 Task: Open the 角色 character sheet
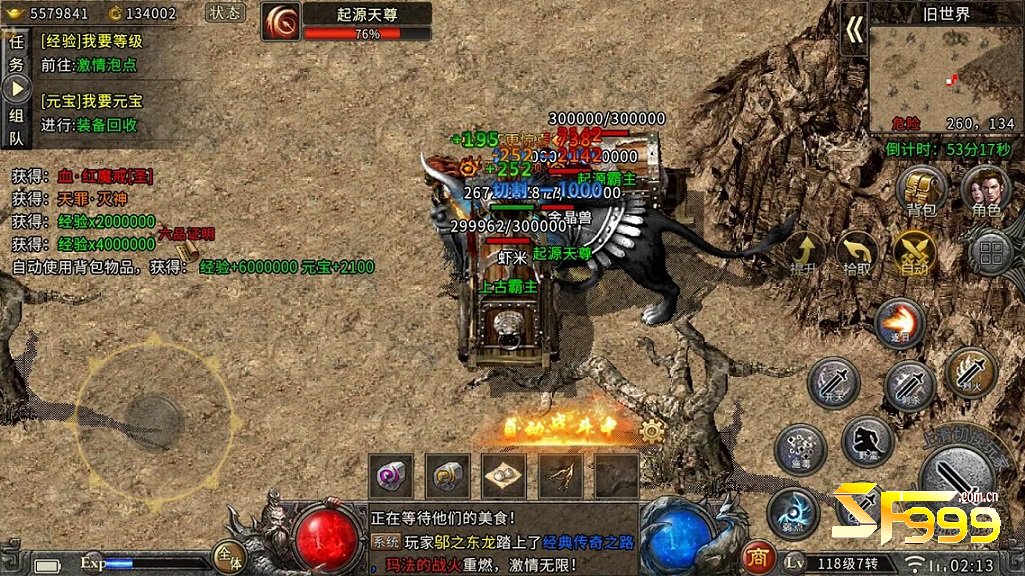985,191
